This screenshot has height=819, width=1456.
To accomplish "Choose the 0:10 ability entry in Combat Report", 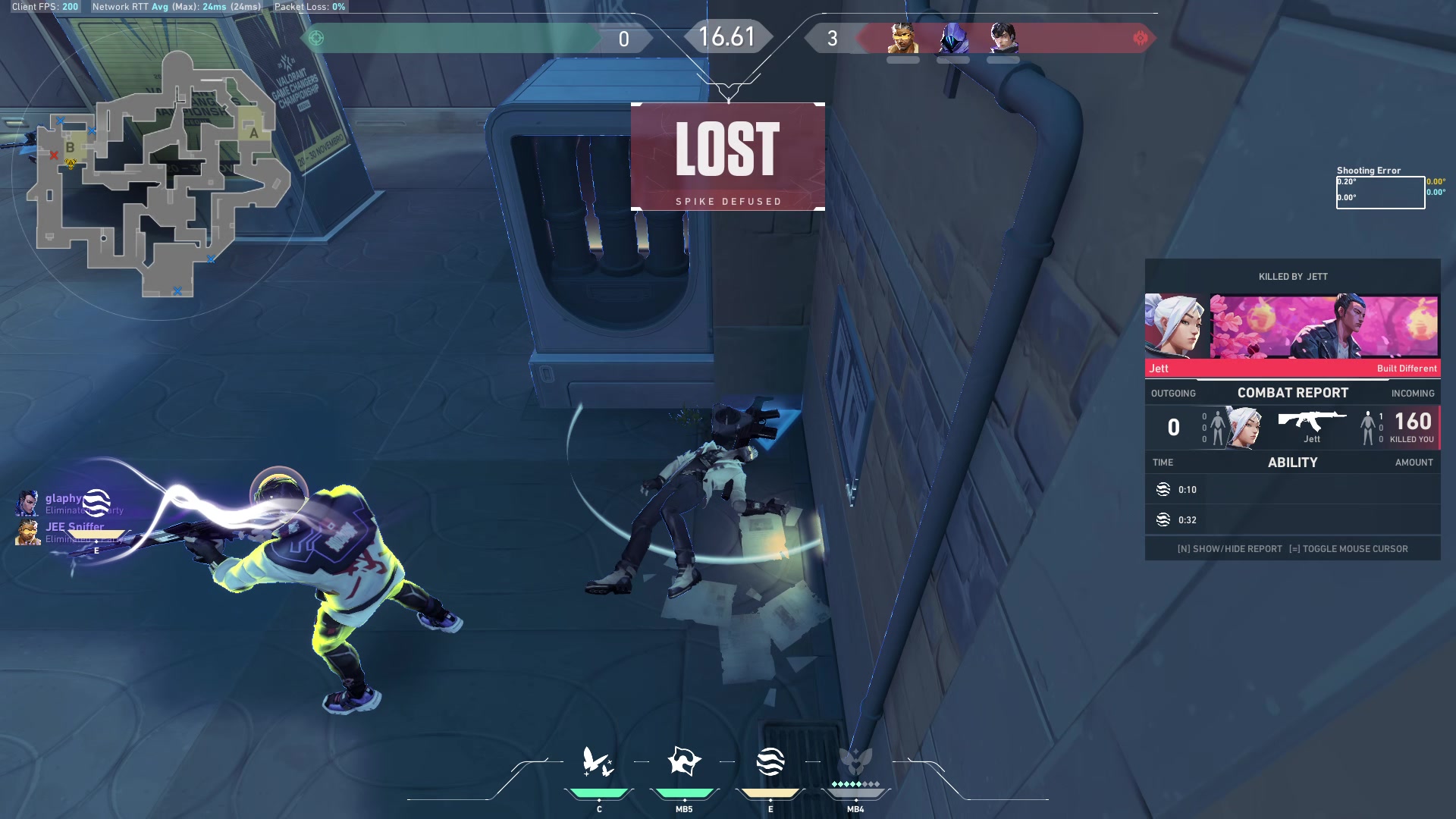I will [1292, 490].
